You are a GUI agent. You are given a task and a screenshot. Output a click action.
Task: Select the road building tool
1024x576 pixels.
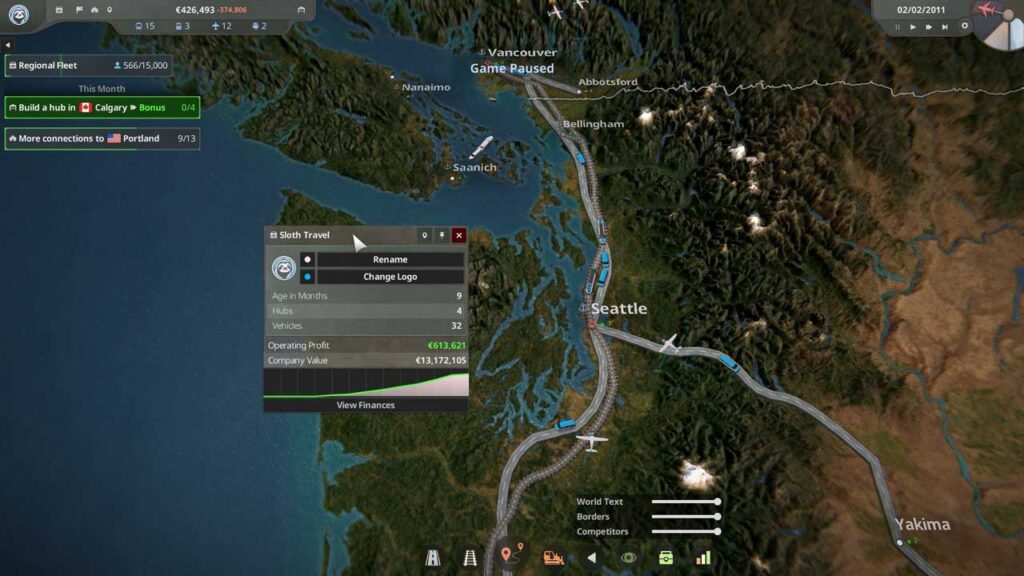tap(432, 558)
